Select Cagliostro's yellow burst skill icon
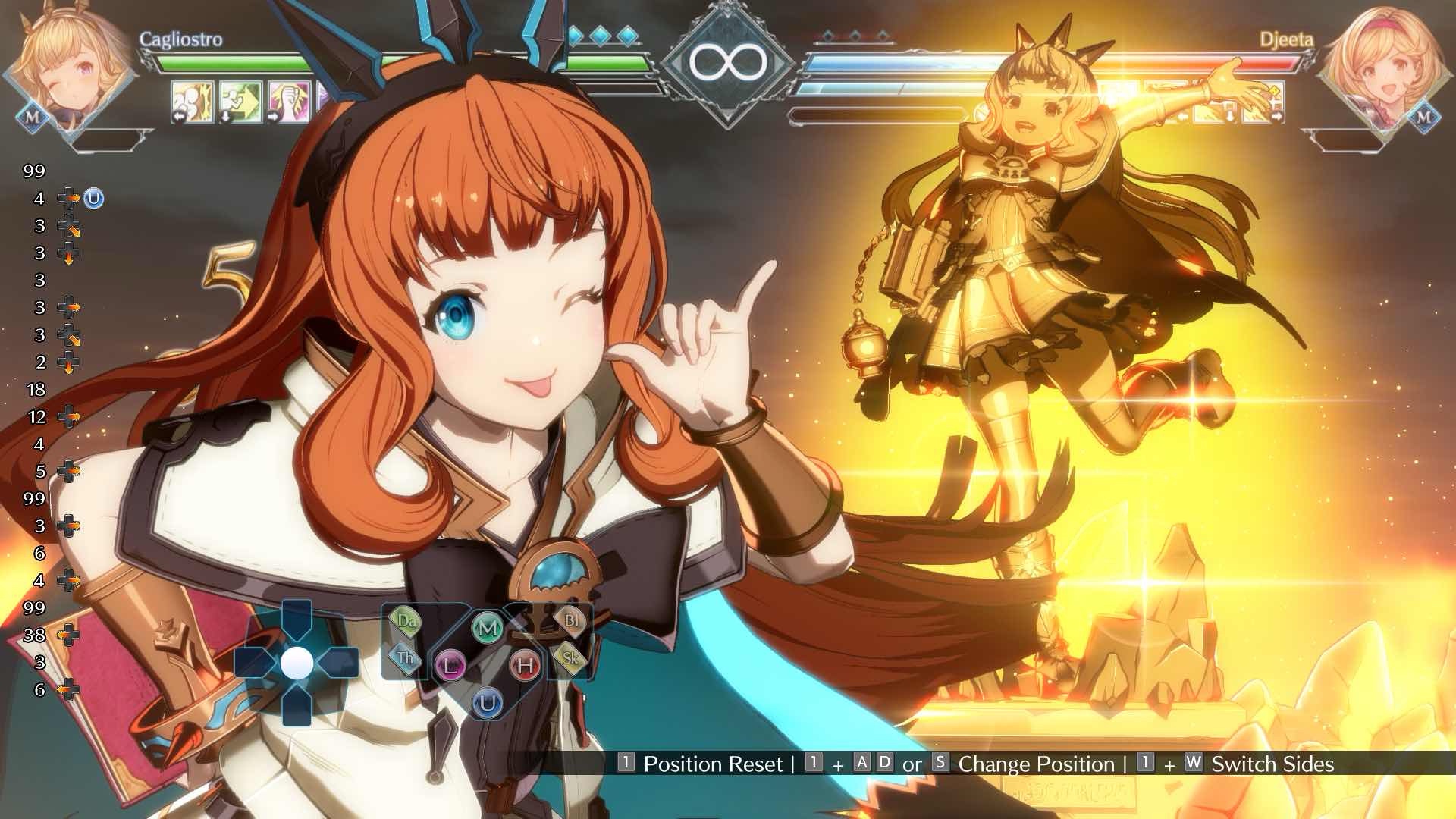The image size is (1456, 819). click(x=192, y=101)
